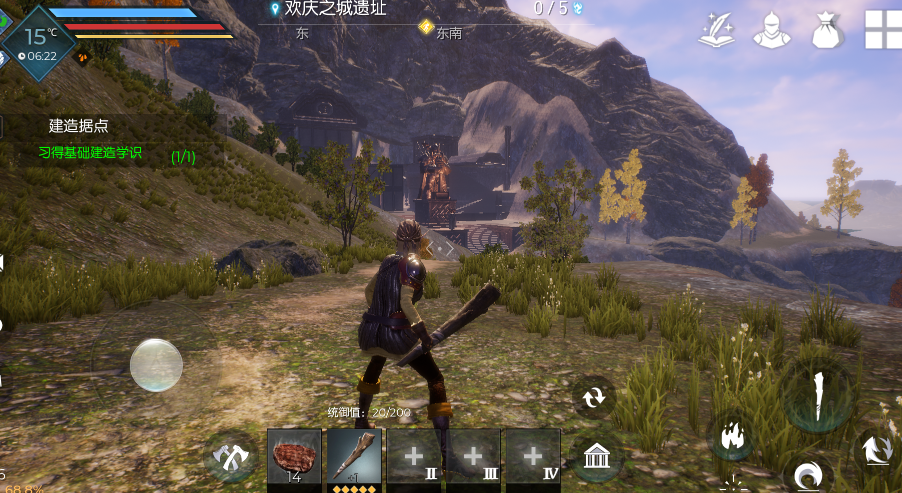Select the 建造据点 quest tracker
This screenshot has height=493, width=902.
(79, 126)
